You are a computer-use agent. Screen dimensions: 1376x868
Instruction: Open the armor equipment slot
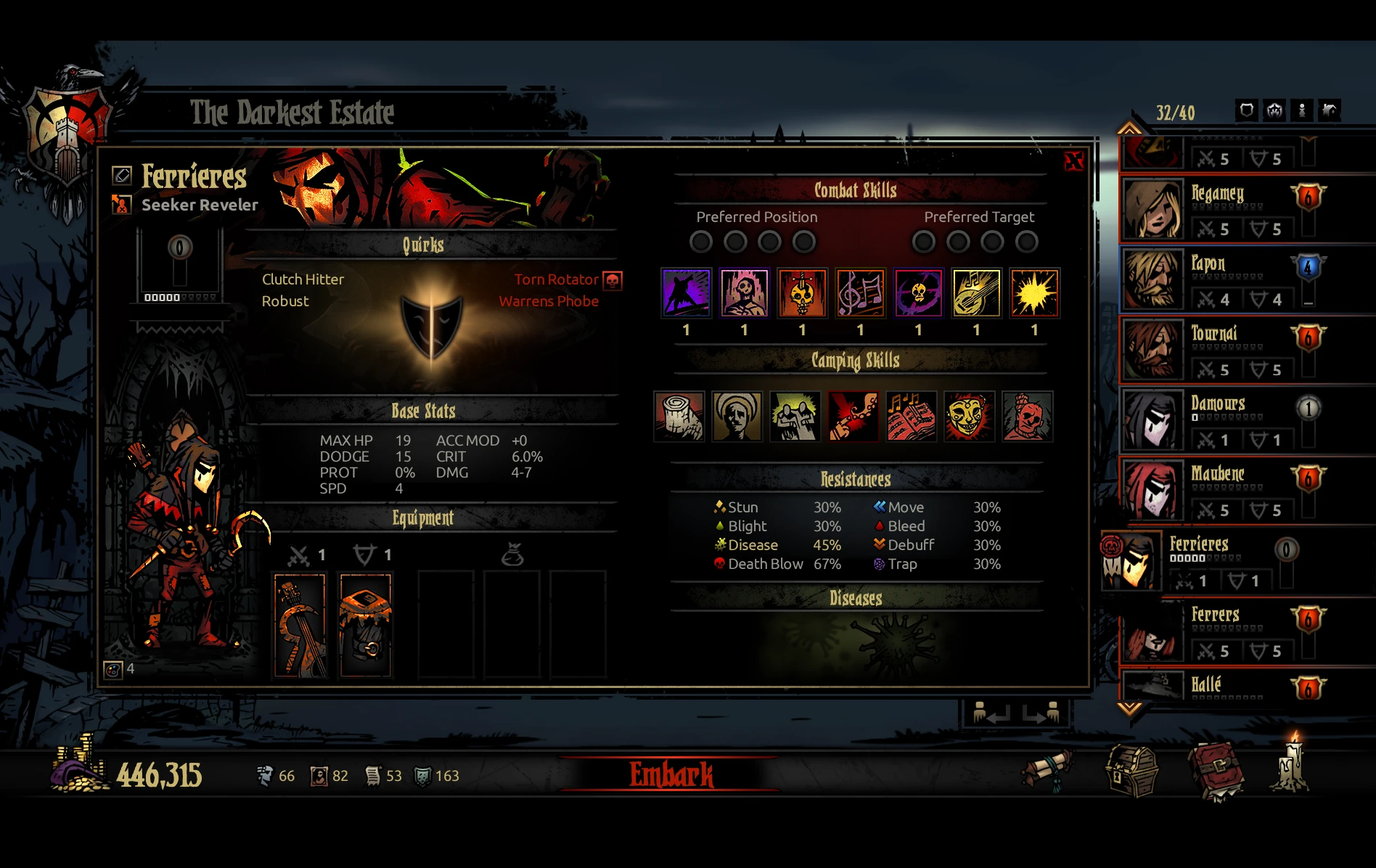[366, 624]
